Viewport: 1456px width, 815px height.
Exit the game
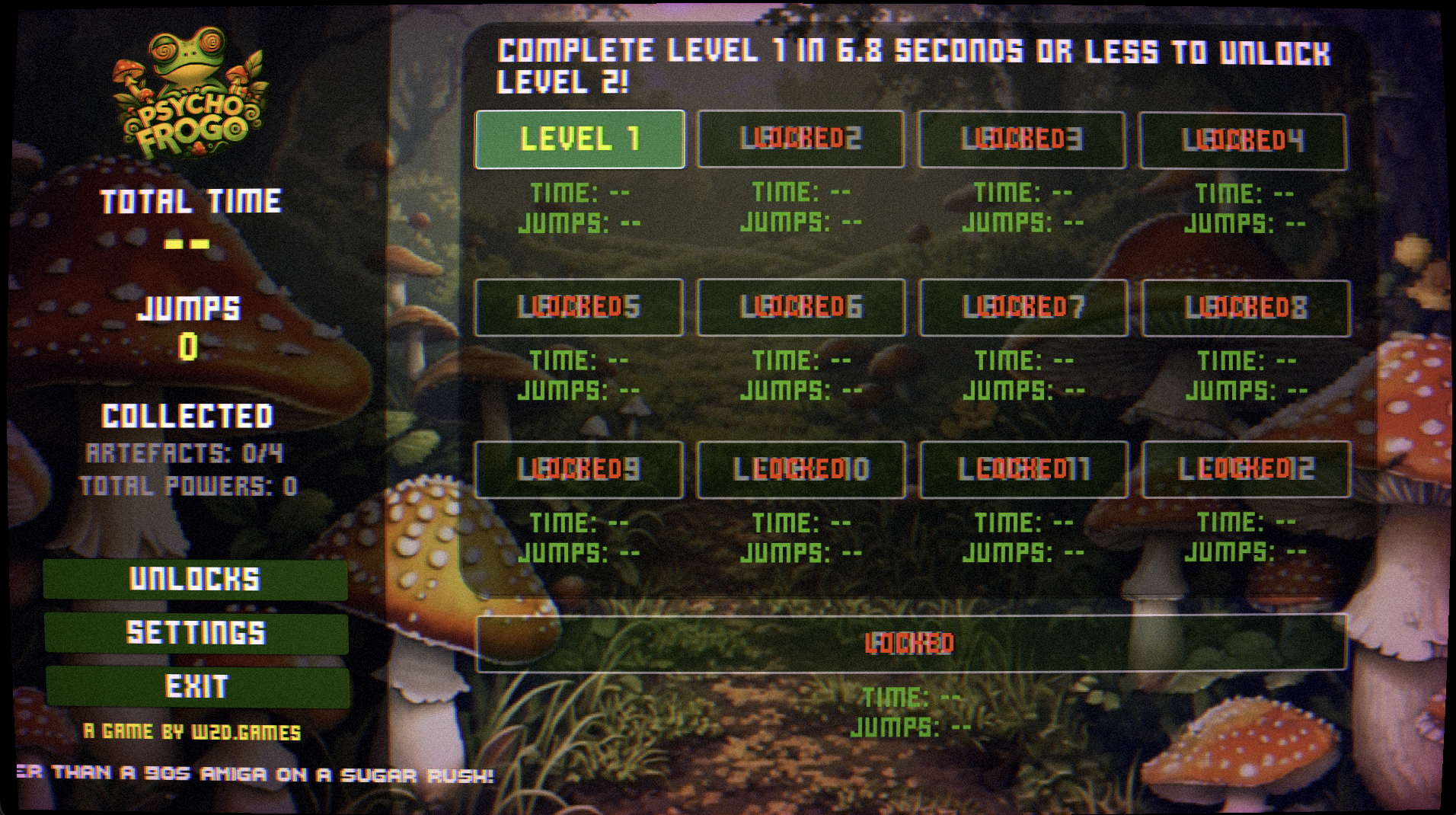[x=197, y=686]
